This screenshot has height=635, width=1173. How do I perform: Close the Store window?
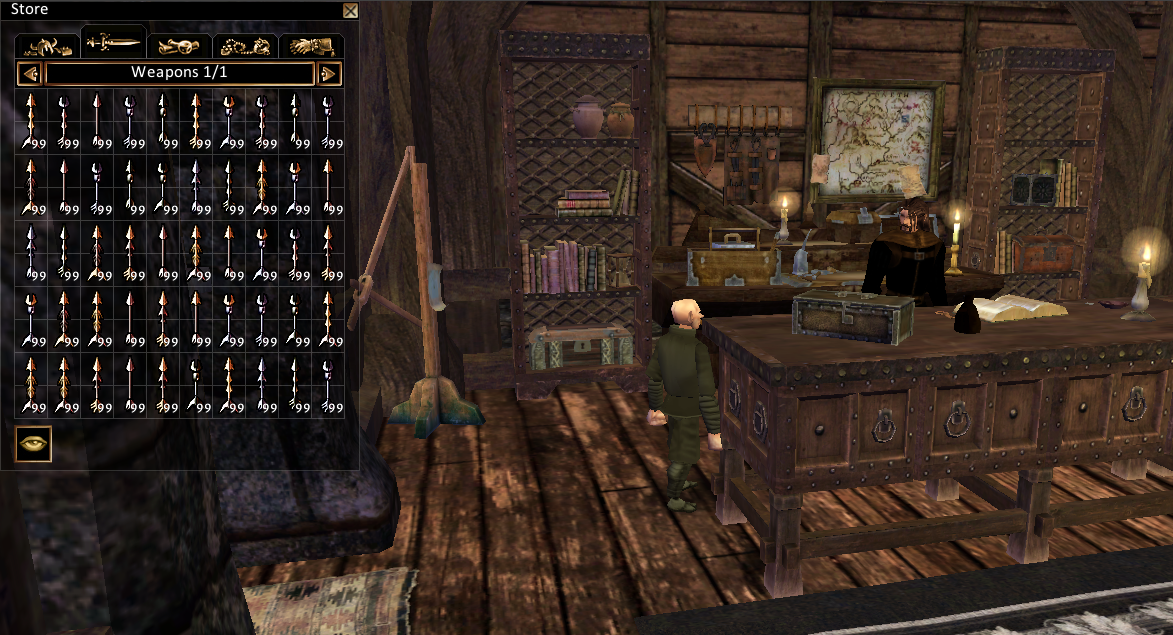pos(350,11)
